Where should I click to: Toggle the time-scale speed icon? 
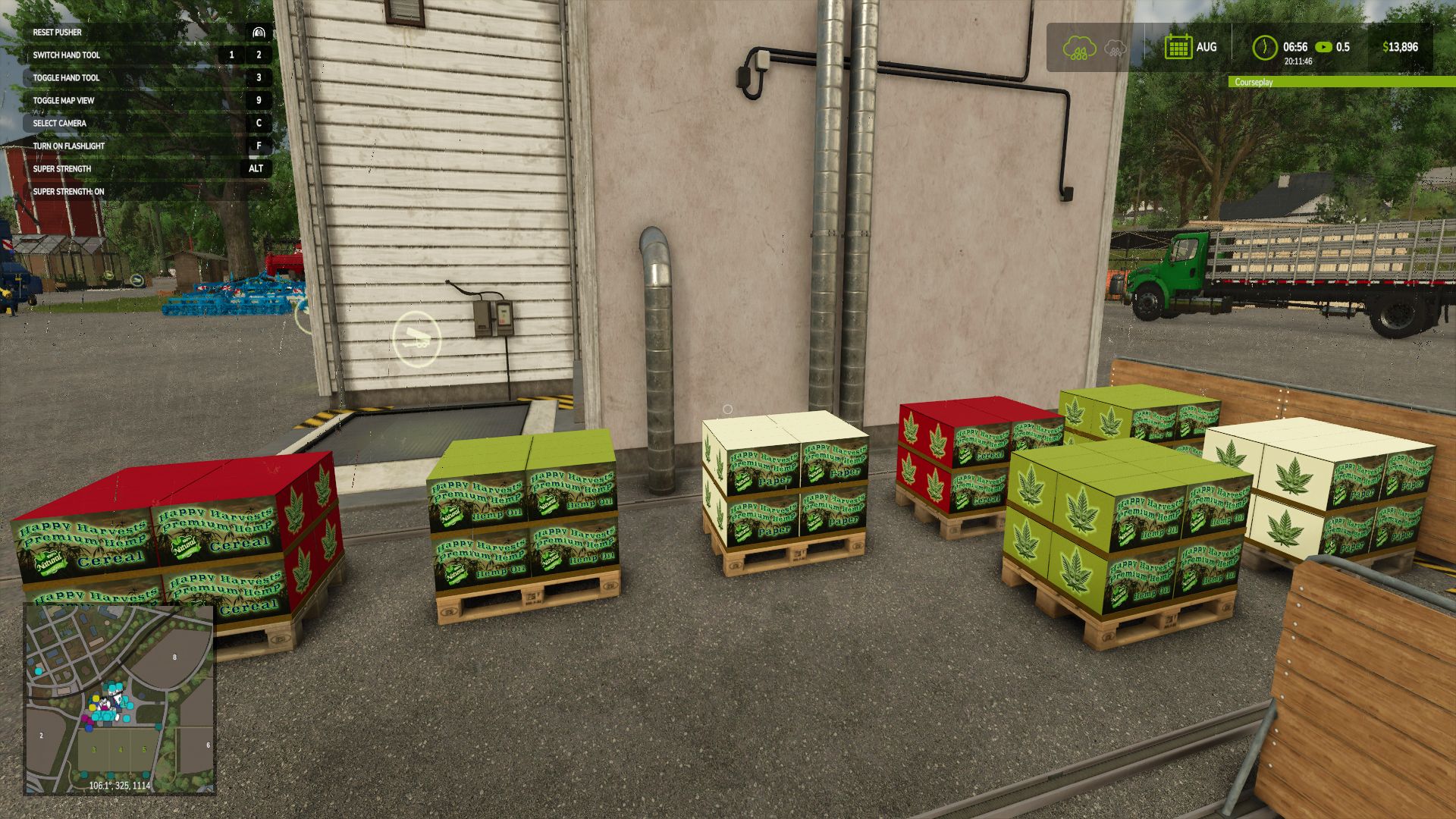click(1324, 47)
